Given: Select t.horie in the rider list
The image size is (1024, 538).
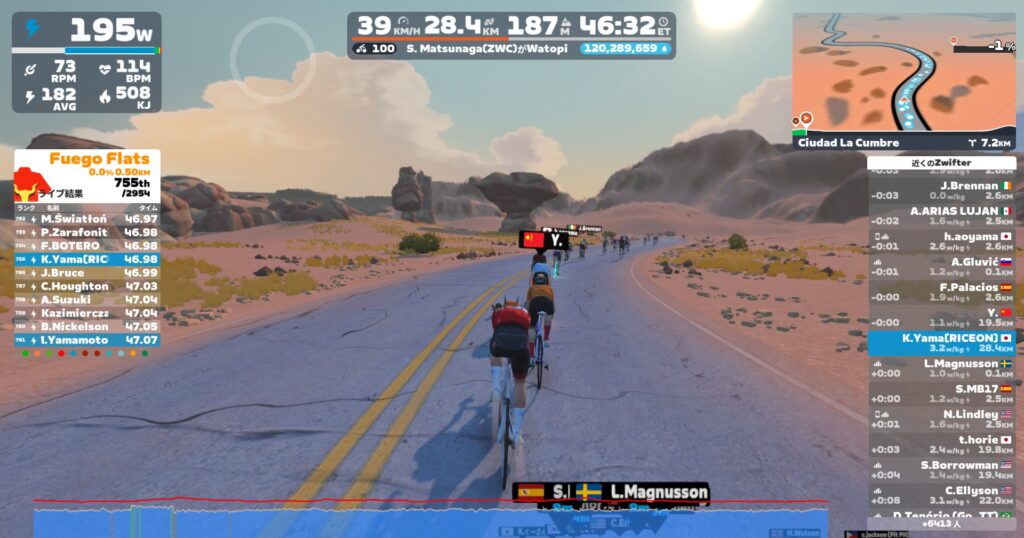Looking at the screenshot, I should coord(941,444).
